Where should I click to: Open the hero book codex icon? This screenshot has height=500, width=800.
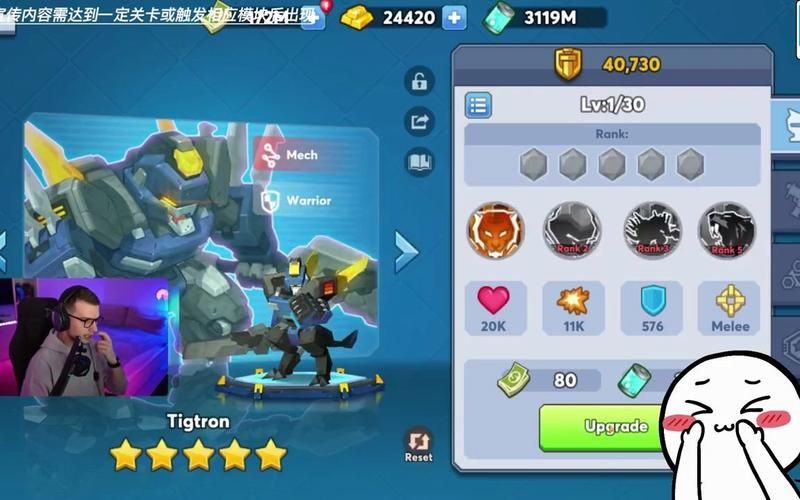pyautogui.click(x=419, y=162)
